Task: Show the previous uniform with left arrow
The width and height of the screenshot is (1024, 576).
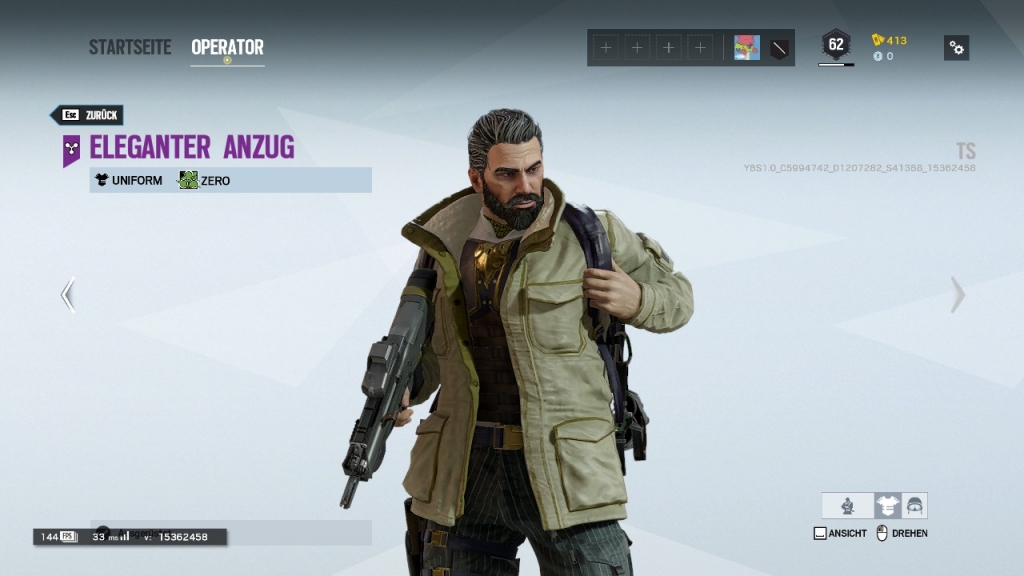Action: point(67,295)
